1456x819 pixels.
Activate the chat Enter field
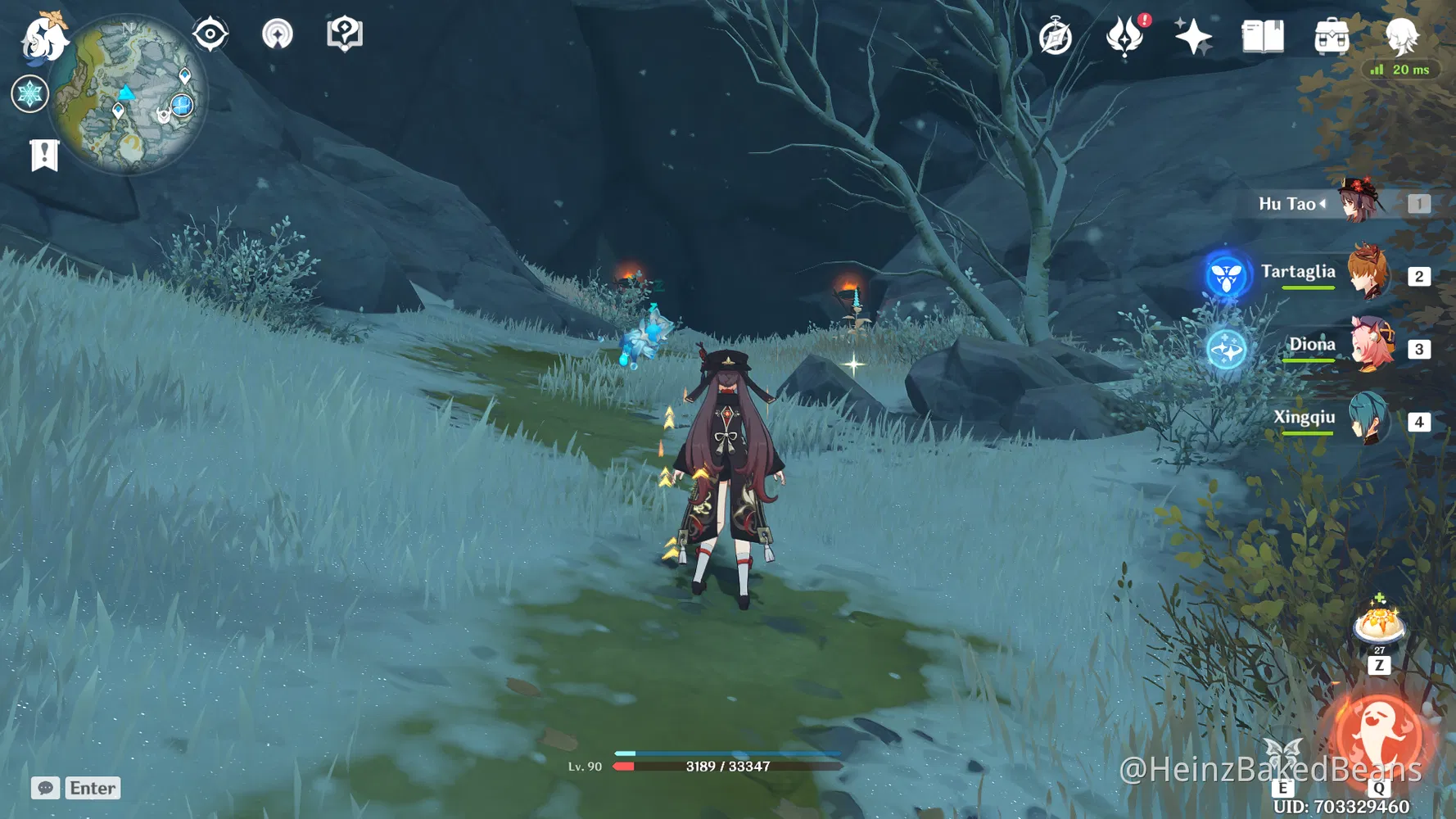point(92,788)
